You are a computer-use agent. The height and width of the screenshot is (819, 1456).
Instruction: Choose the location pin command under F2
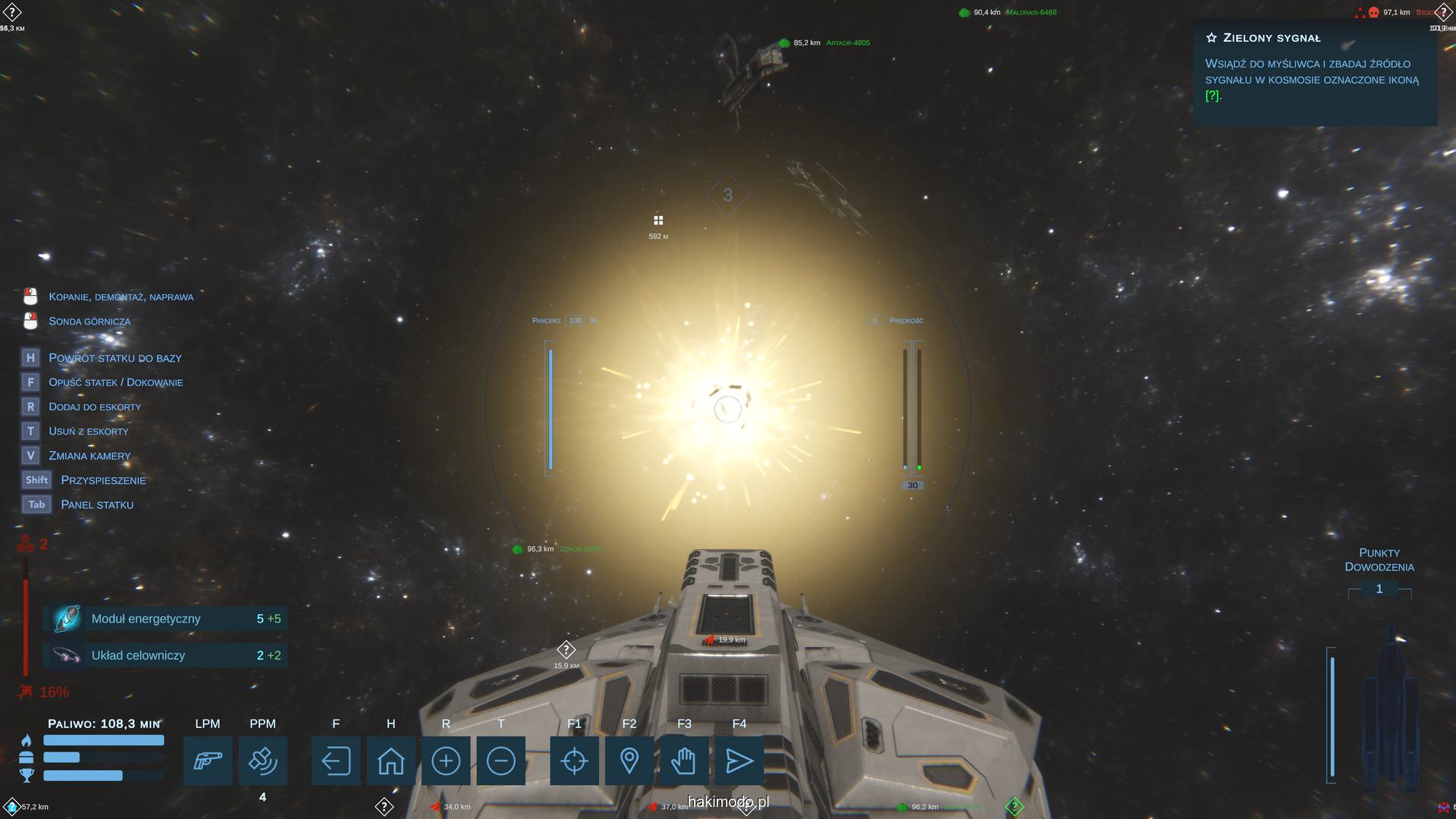[629, 761]
